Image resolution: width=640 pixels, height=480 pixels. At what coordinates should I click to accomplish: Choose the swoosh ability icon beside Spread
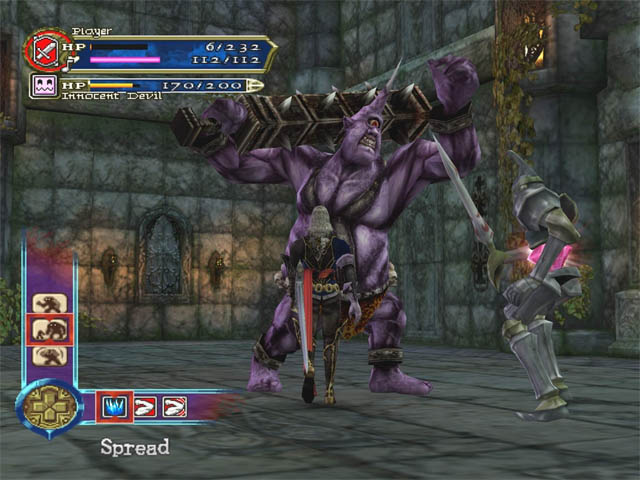click(x=144, y=407)
